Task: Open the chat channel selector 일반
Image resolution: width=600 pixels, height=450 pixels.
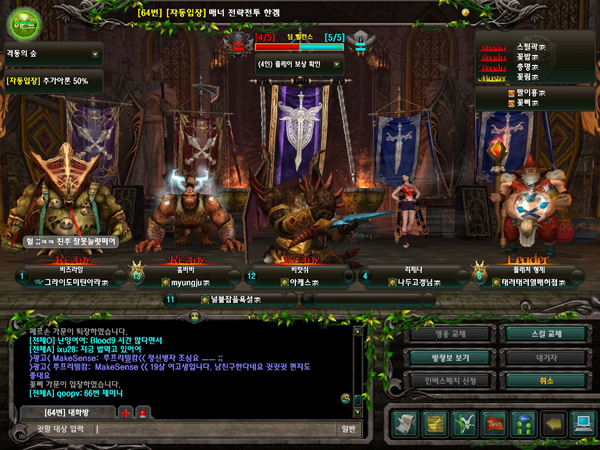Action: tap(347, 429)
